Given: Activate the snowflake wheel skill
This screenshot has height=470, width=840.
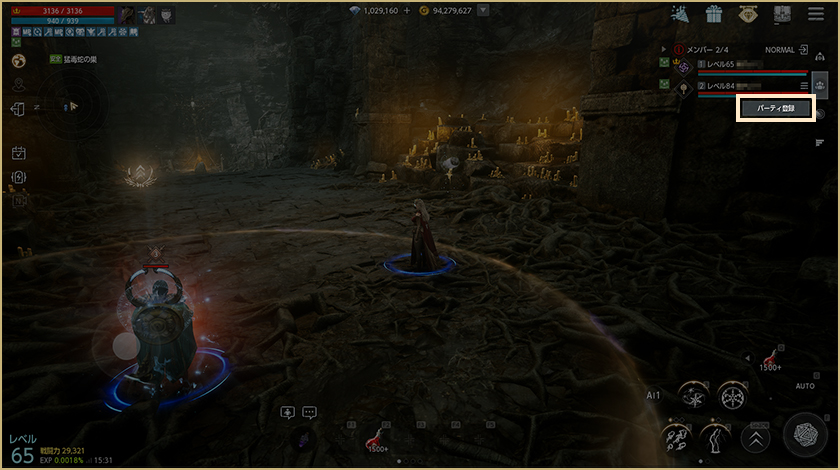Looking at the screenshot, I should [733, 396].
